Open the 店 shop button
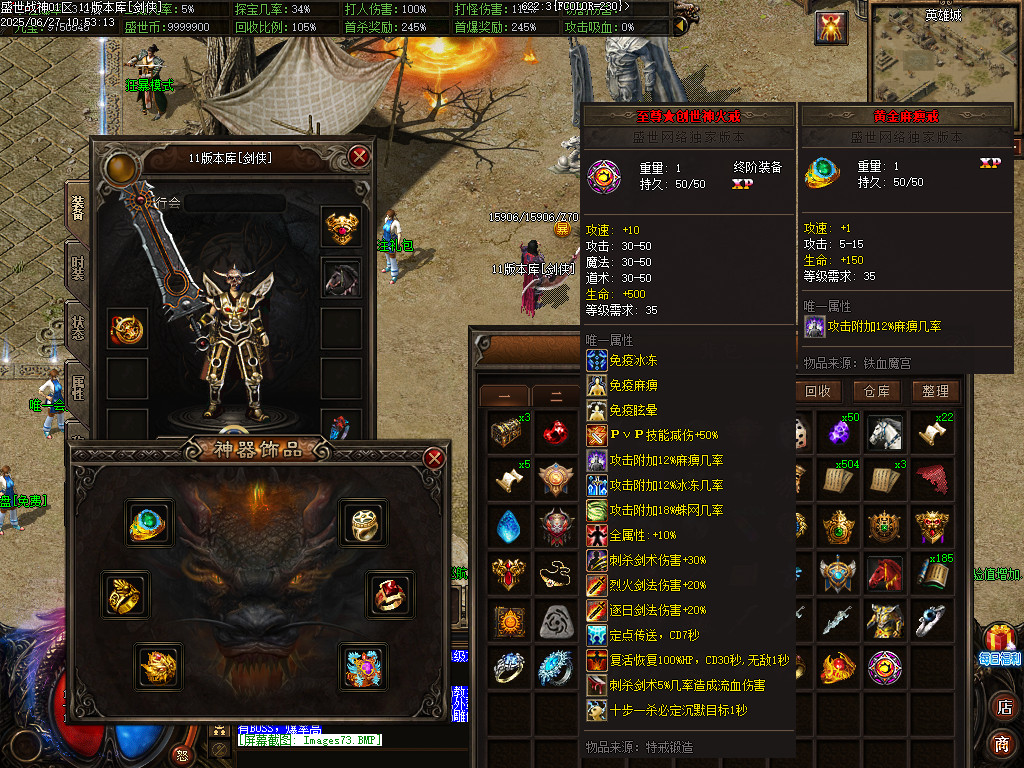The height and width of the screenshot is (768, 1024). [1002, 707]
